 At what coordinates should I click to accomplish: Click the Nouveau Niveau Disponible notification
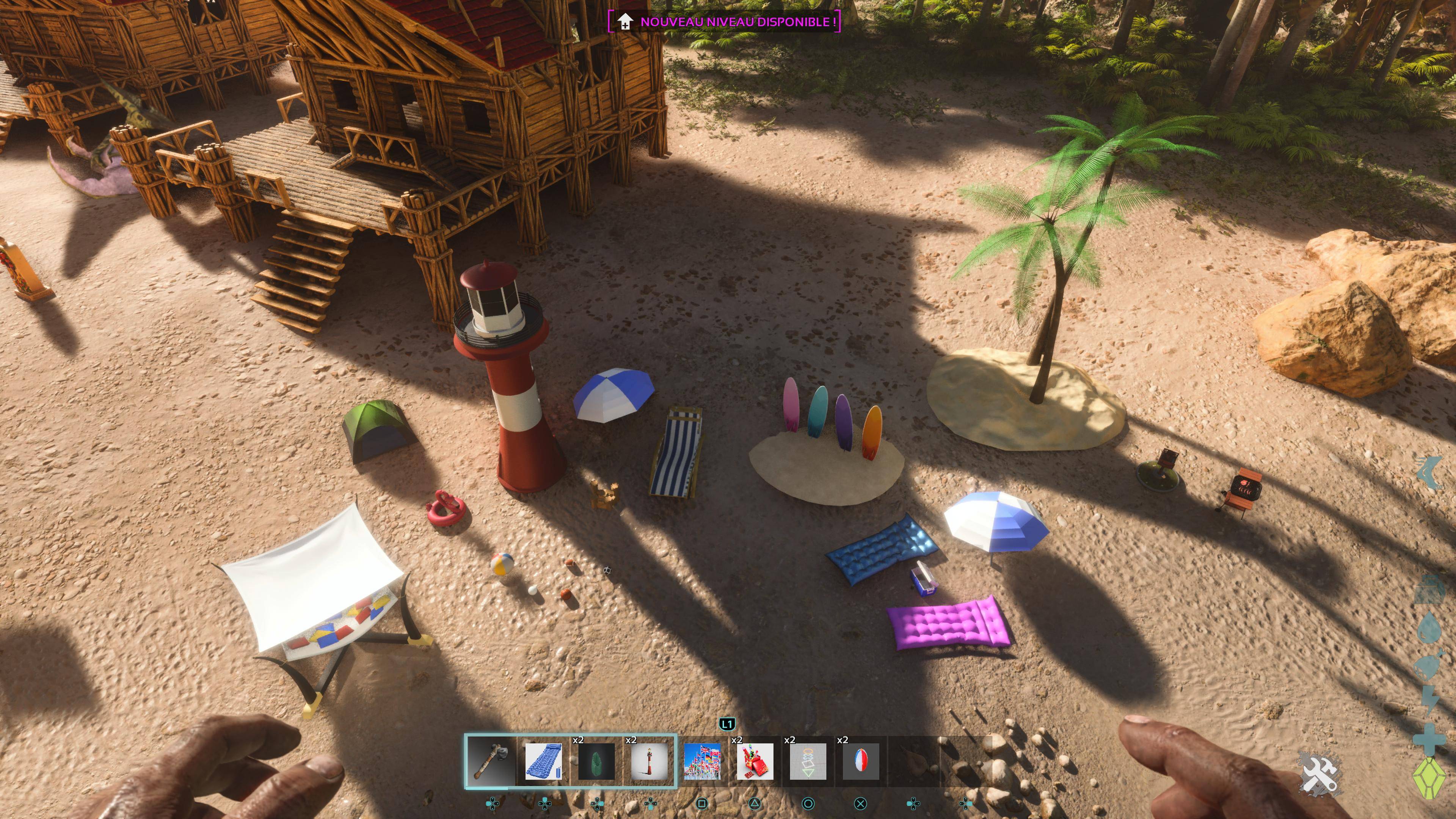coord(725,22)
